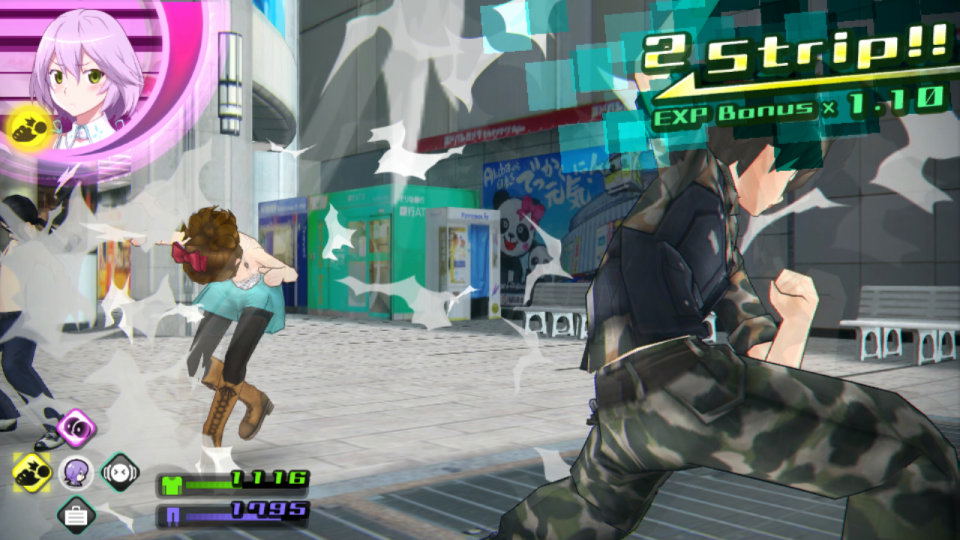The image size is (960, 540).
Task: Choose the dizzy-face taunt command icon
Action: [120, 471]
